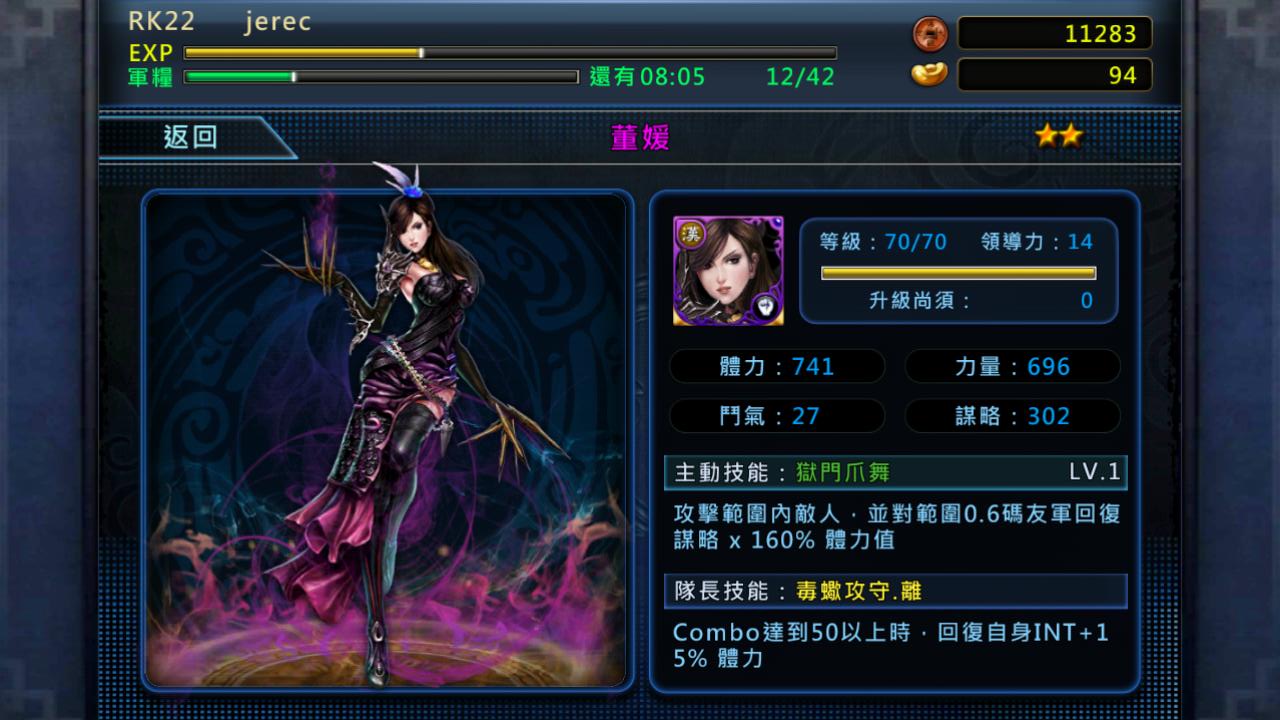
Task: Expand the 領導力 leadership info
Action: [x=1040, y=241]
